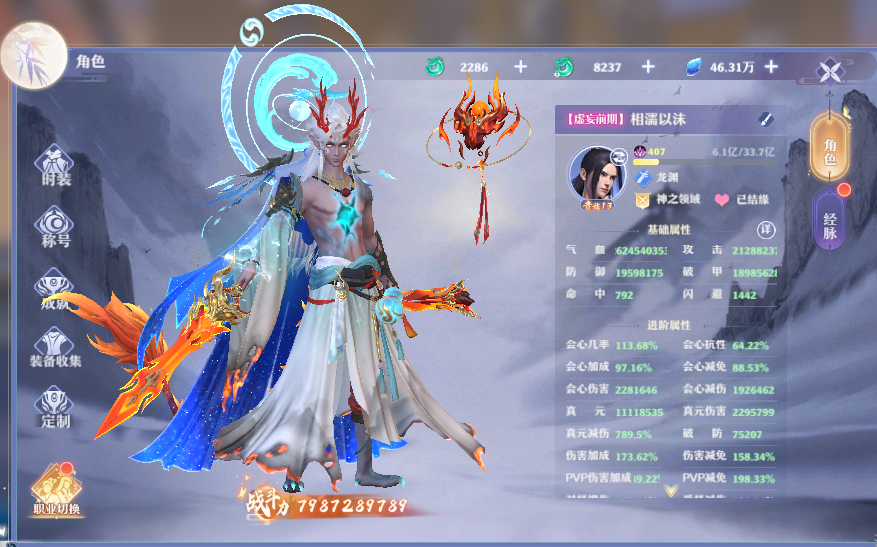Edit the character name 相濡以沫
This screenshot has width=877, height=547.
[765, 119]
